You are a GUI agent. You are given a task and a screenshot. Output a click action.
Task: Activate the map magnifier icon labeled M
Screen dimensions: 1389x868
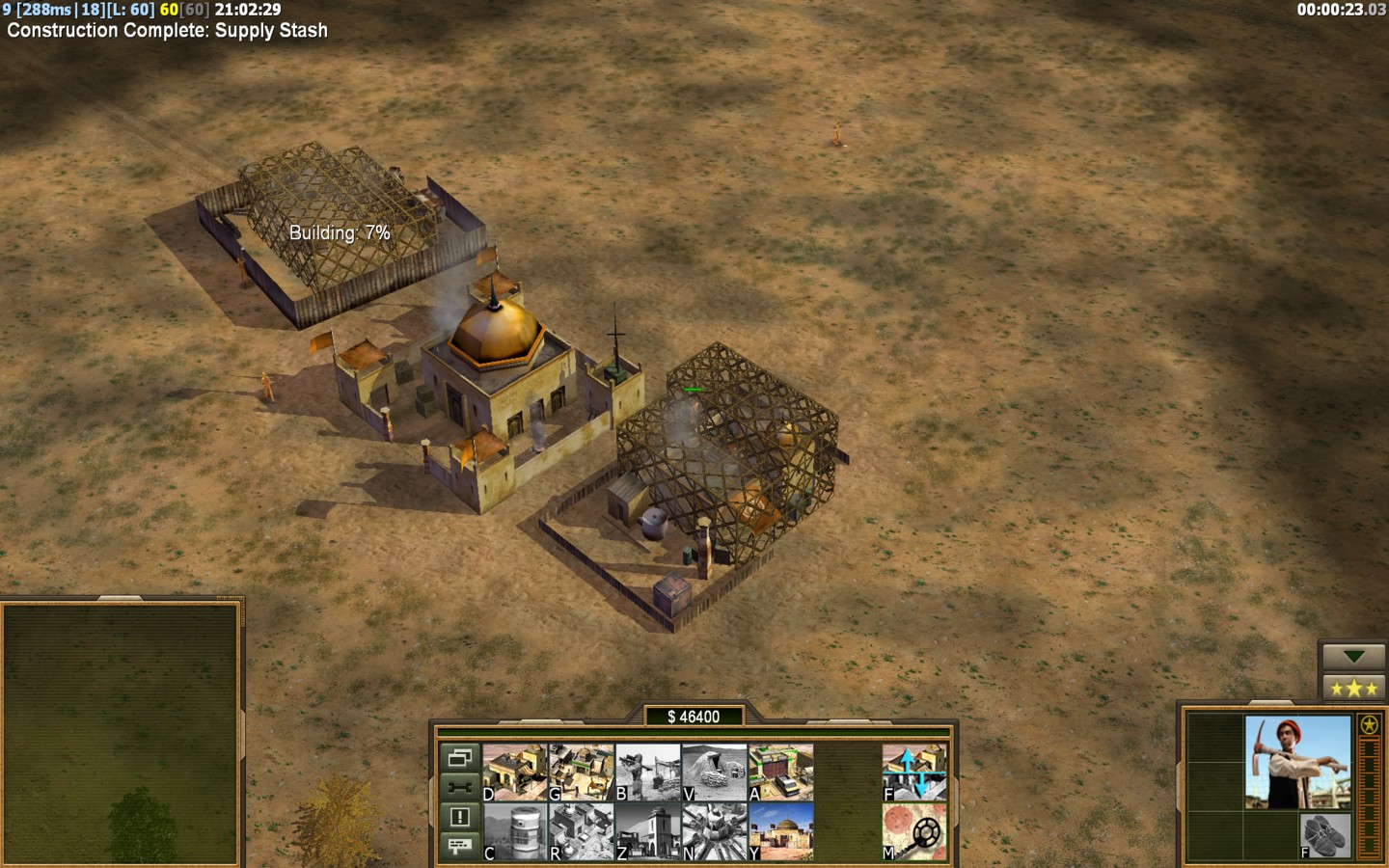click(913, 831)
